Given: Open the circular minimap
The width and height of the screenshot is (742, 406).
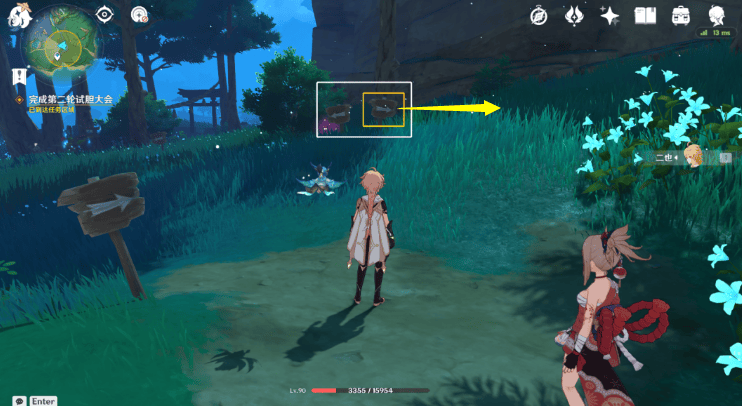Looking at the screenshot, I should click(59, 47).
